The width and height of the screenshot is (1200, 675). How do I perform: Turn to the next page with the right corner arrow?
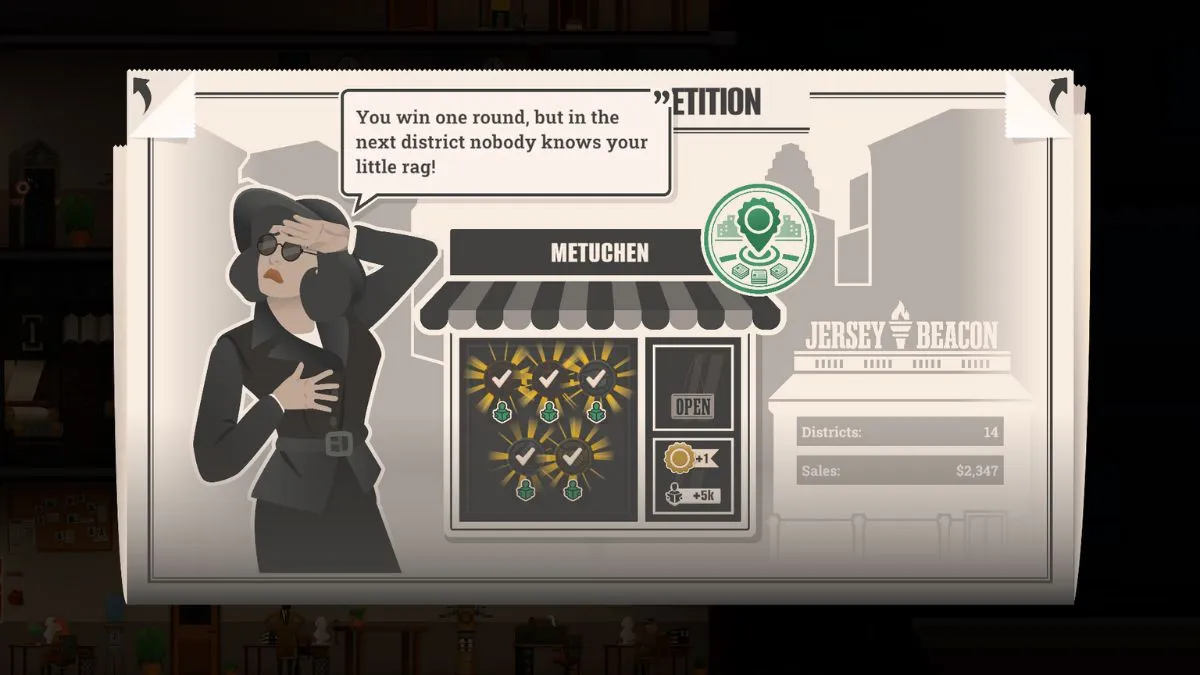(x=1057, y=96)
